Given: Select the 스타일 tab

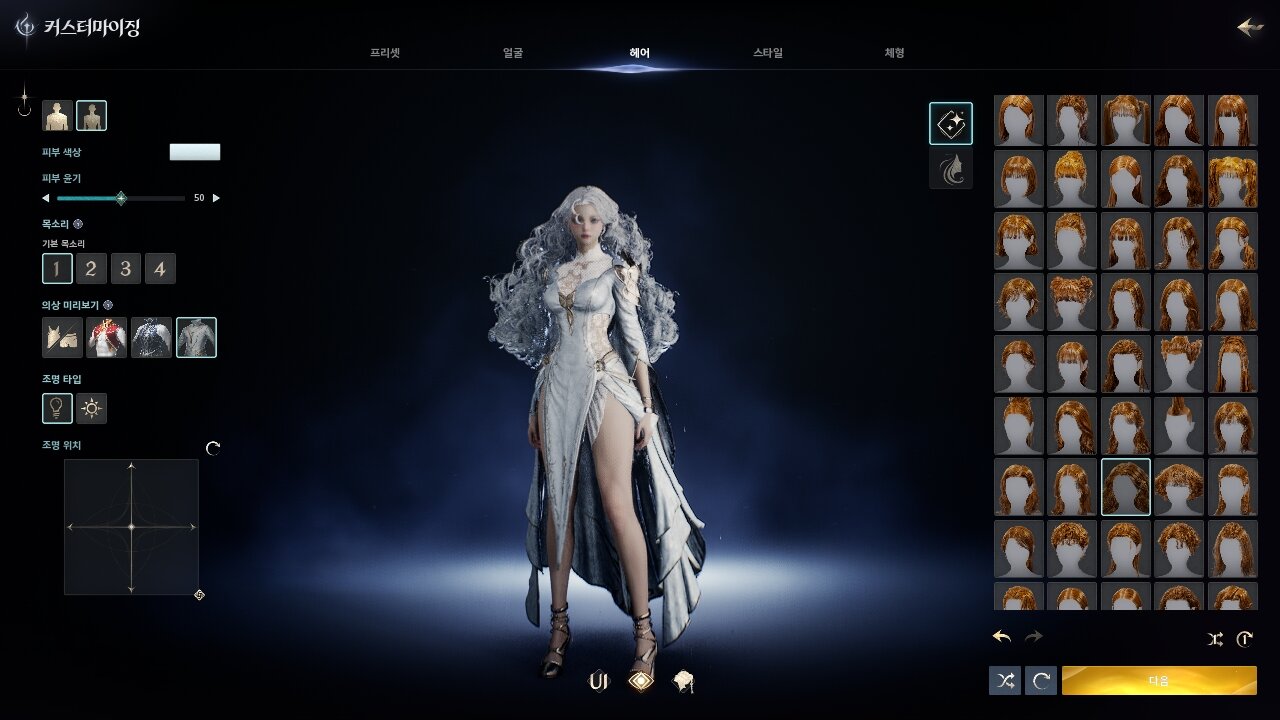Looking at the screenshot, I should pos(768,53).
